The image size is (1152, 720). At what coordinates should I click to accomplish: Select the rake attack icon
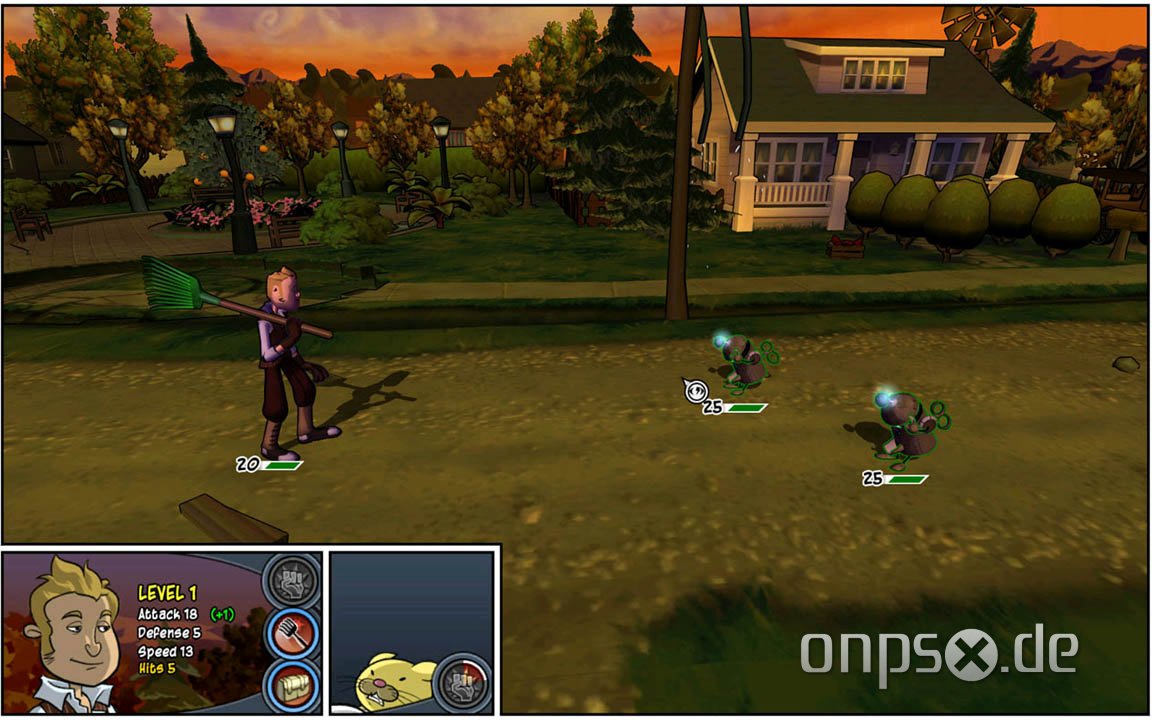pos(293,631)
